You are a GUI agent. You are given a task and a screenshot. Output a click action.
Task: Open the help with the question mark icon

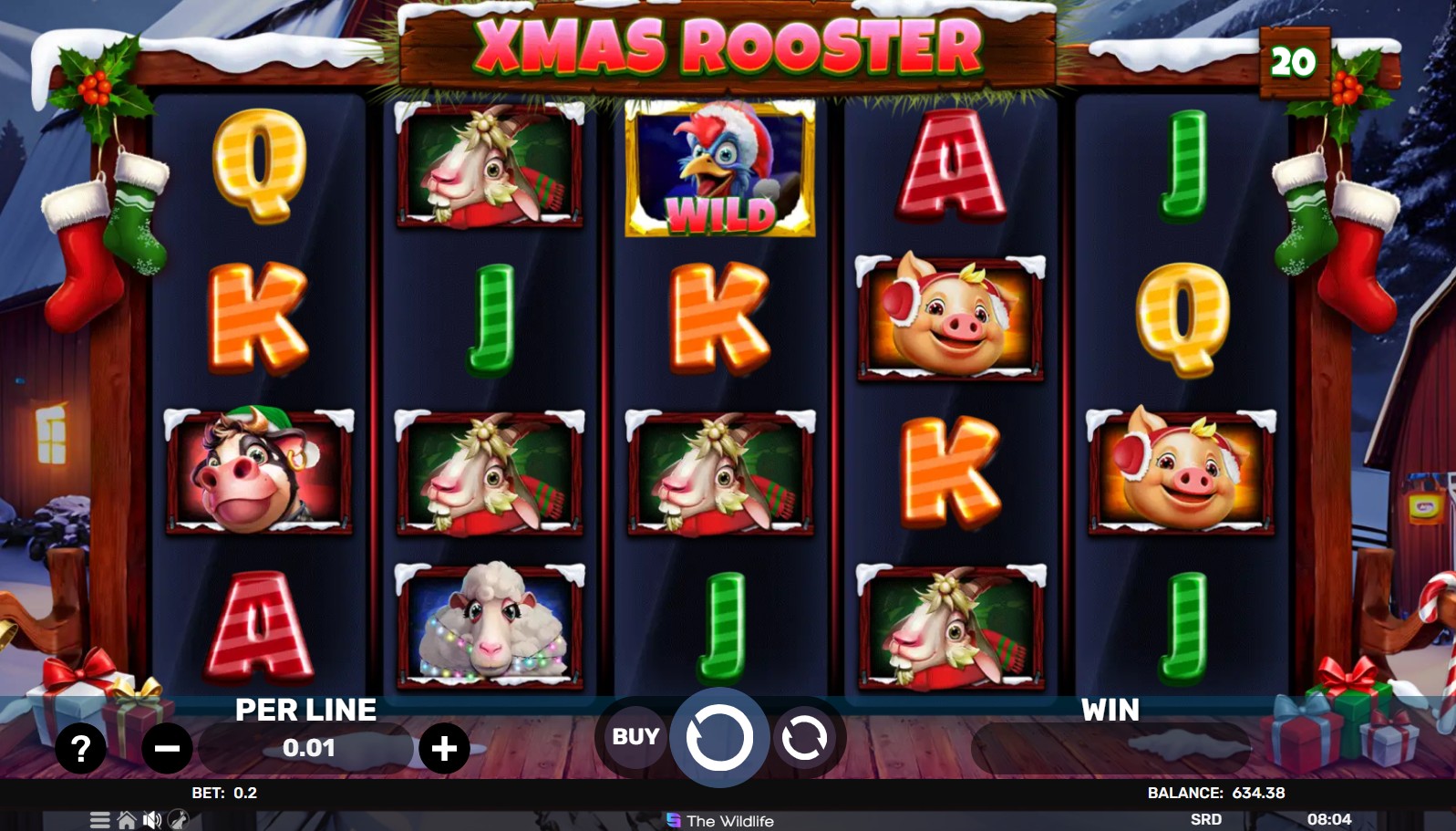click(81, 747)
